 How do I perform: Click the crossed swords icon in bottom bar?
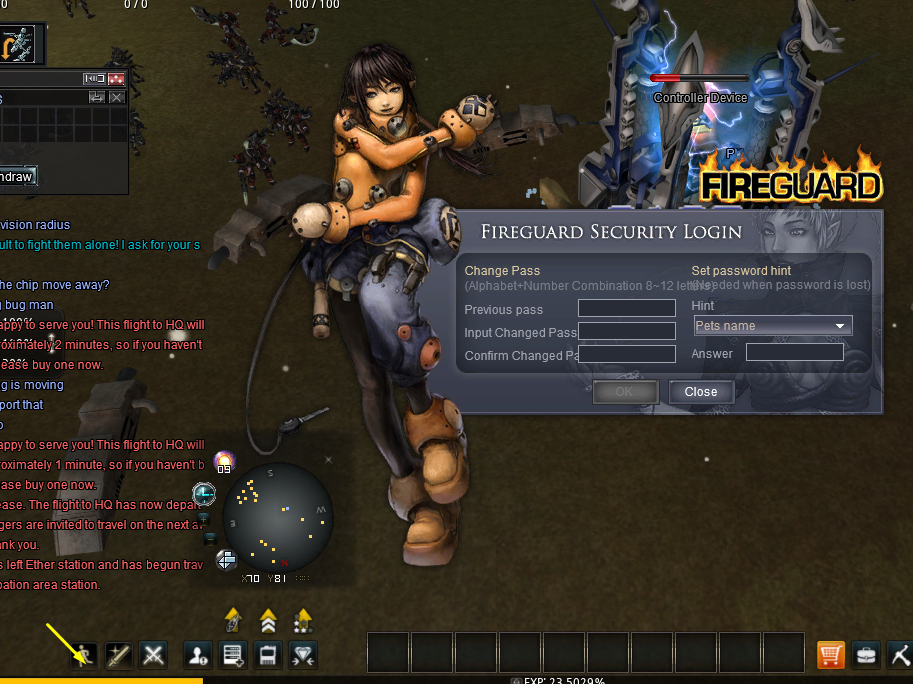(x=153, y=656)
